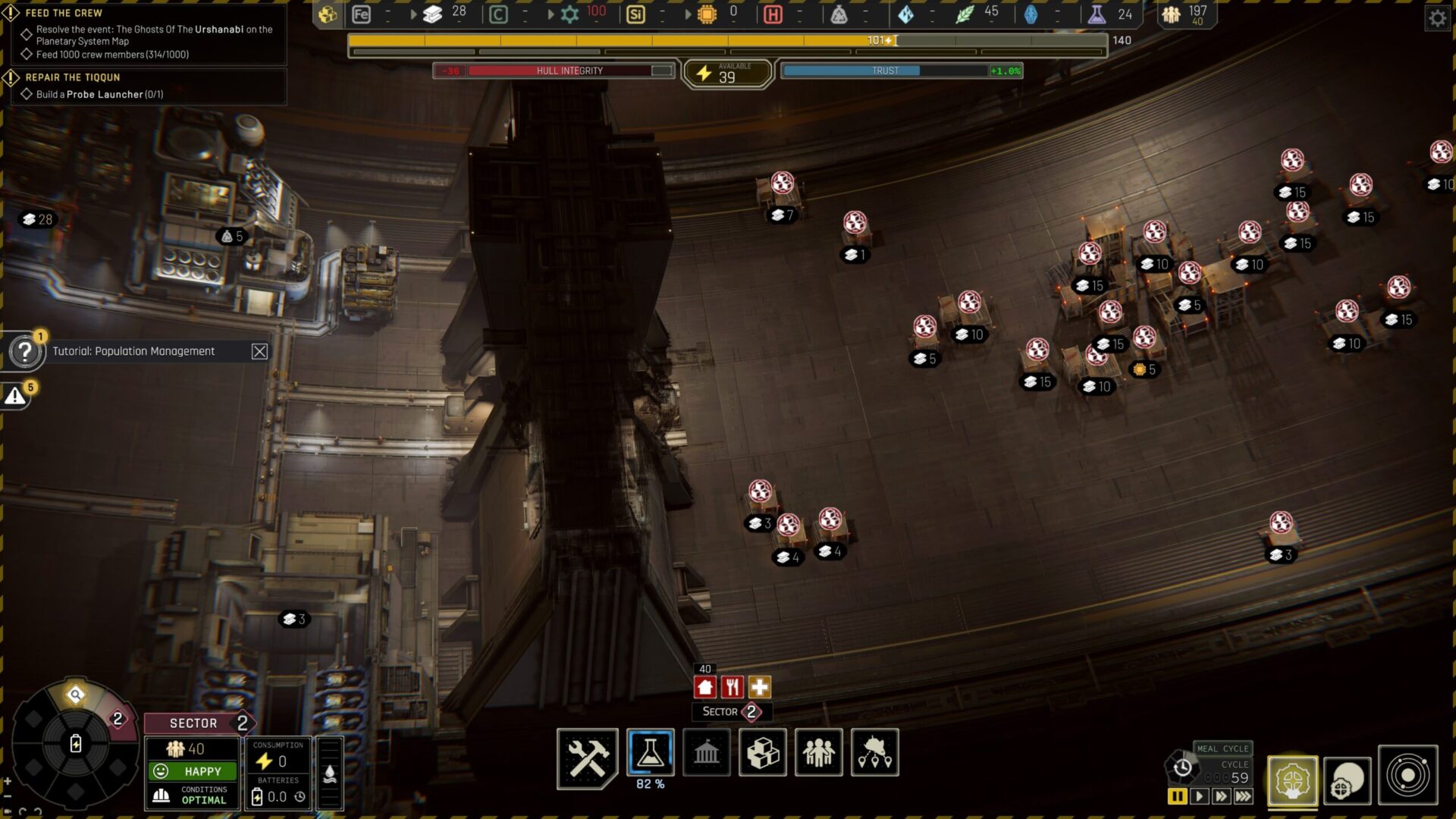This screenshot has width=1456, height=819.
Task: Close the Population Management tutorial
Action: (x=259, y=351)
